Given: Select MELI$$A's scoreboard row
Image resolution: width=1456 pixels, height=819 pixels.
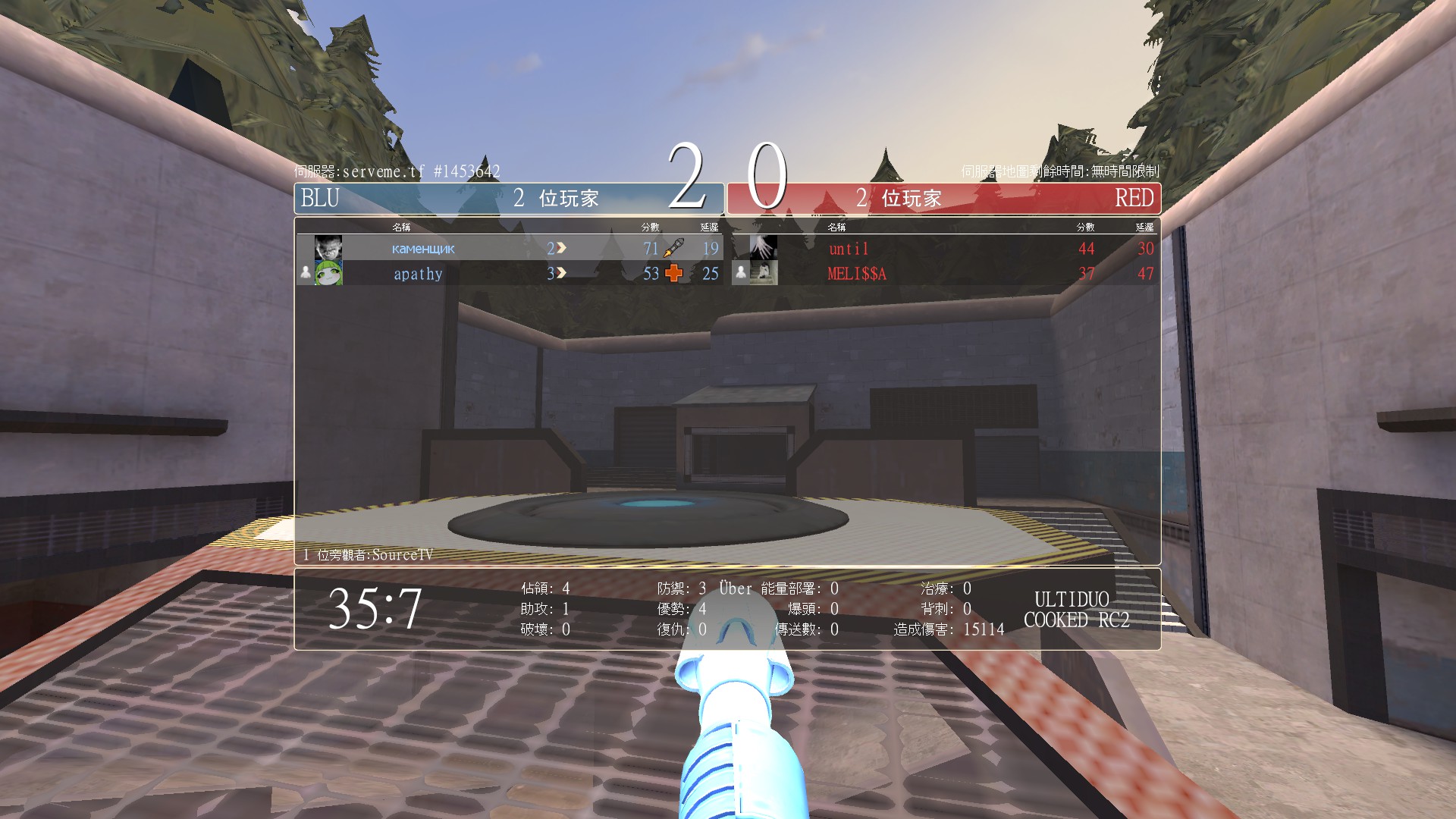Looking at the screenshot, I should tap(857, 274).
